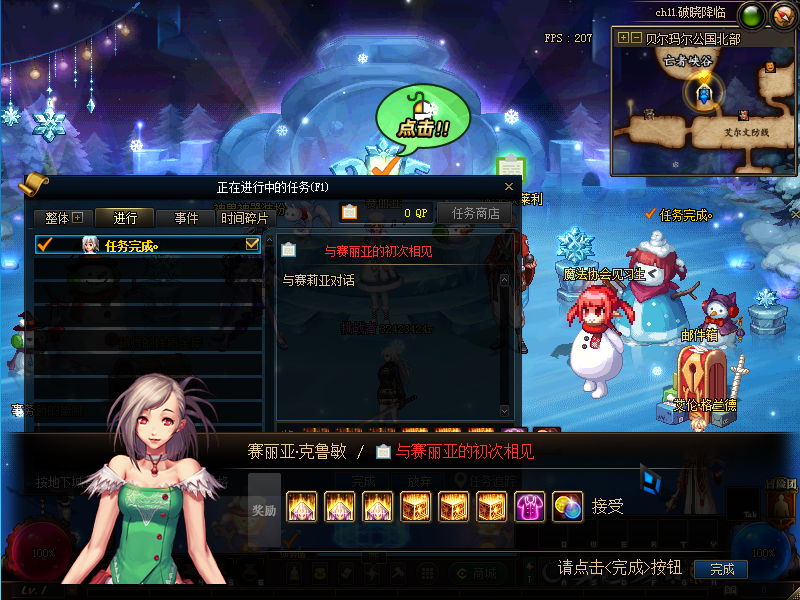800x600 pixels.
Task: Zoom out the minimap with the minus button
Action: [x=636, y=38]
